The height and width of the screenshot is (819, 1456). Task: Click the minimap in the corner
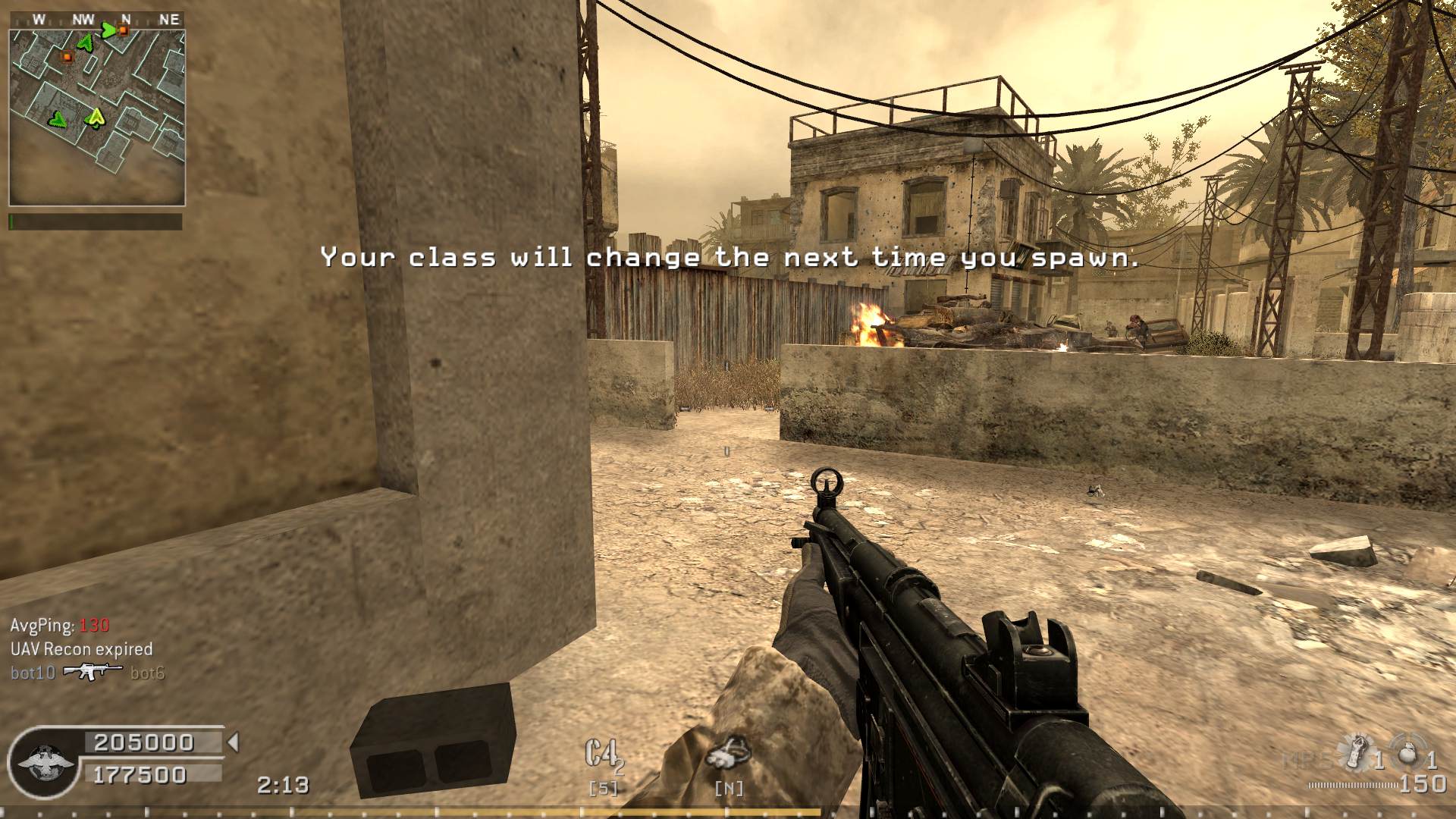click(x=97, y=118)
